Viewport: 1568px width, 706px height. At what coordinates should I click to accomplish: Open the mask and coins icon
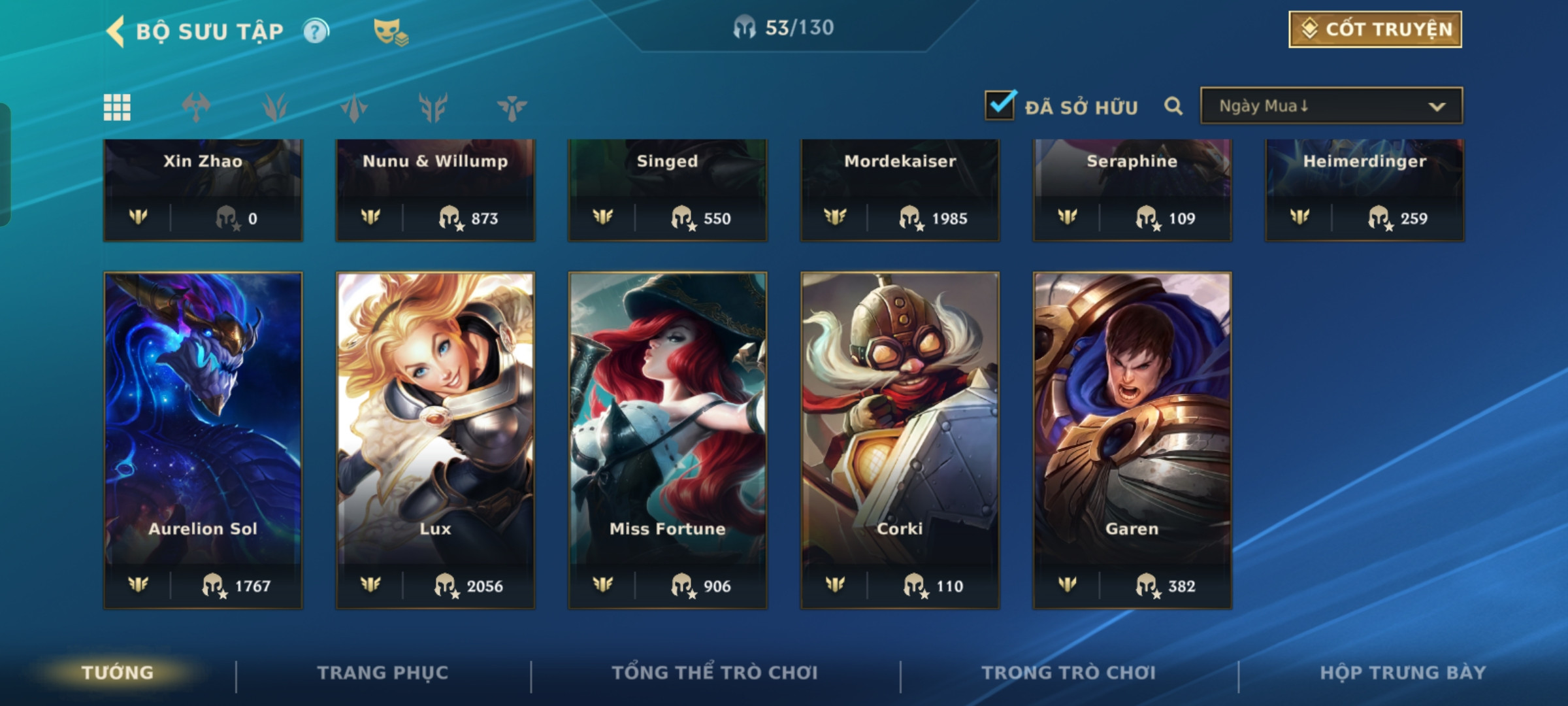(x=390, y=32)
